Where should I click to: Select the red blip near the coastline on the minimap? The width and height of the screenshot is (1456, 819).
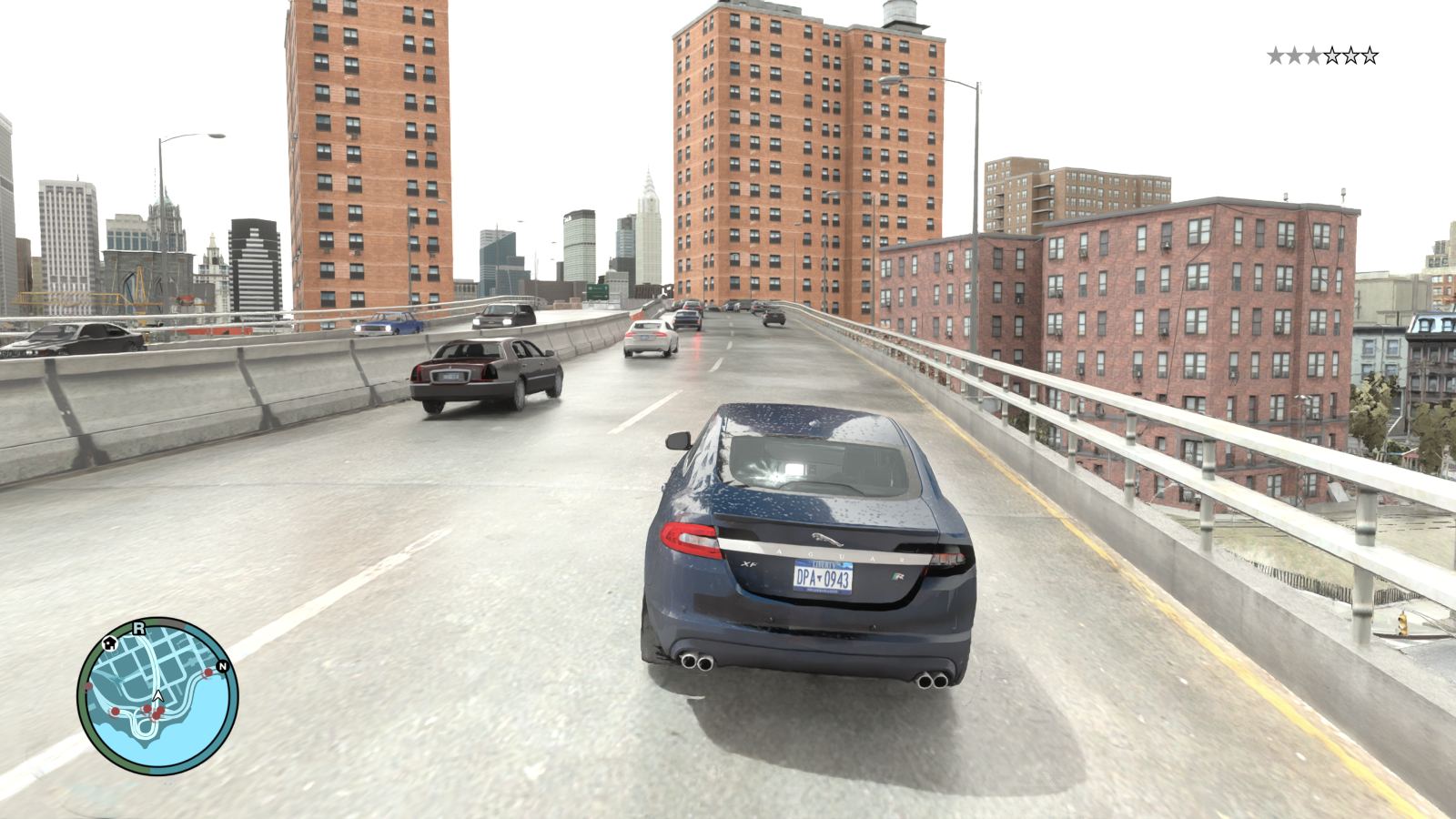(x=207, y=672)
